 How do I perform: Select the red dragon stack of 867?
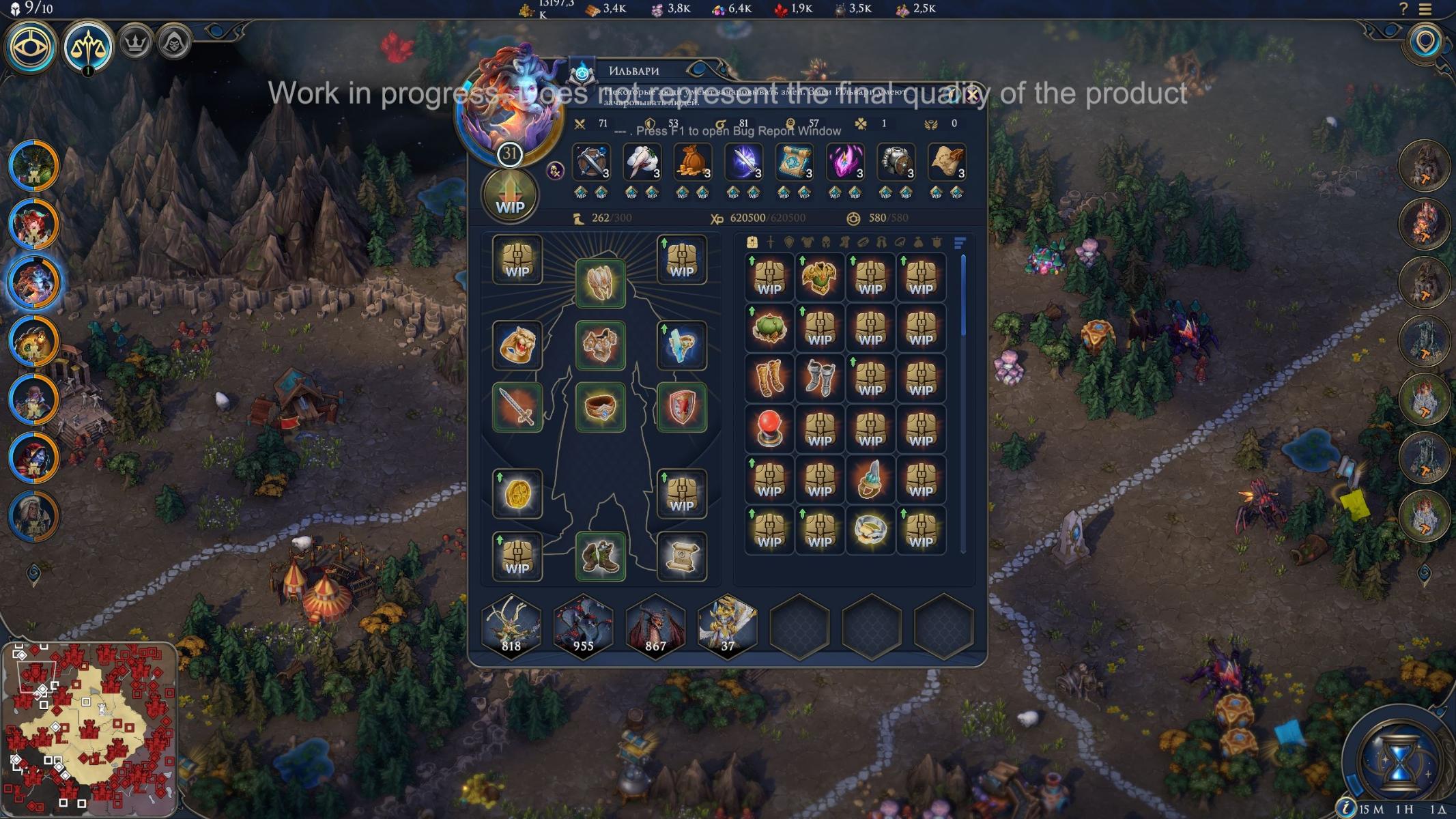[655, 627]
